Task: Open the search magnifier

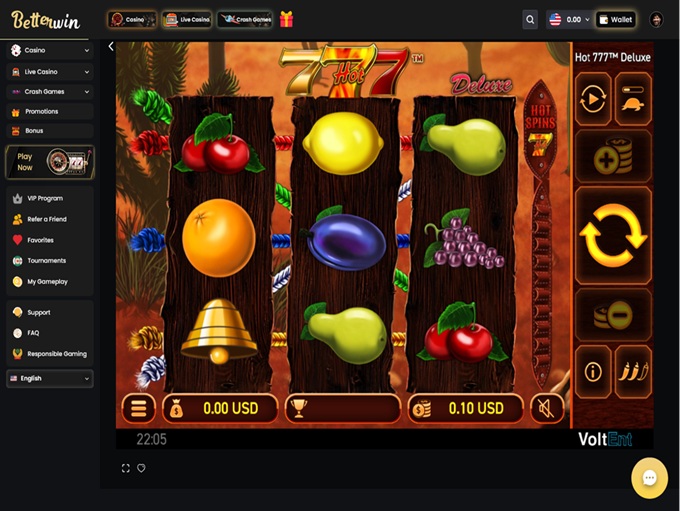Action: 530,19
